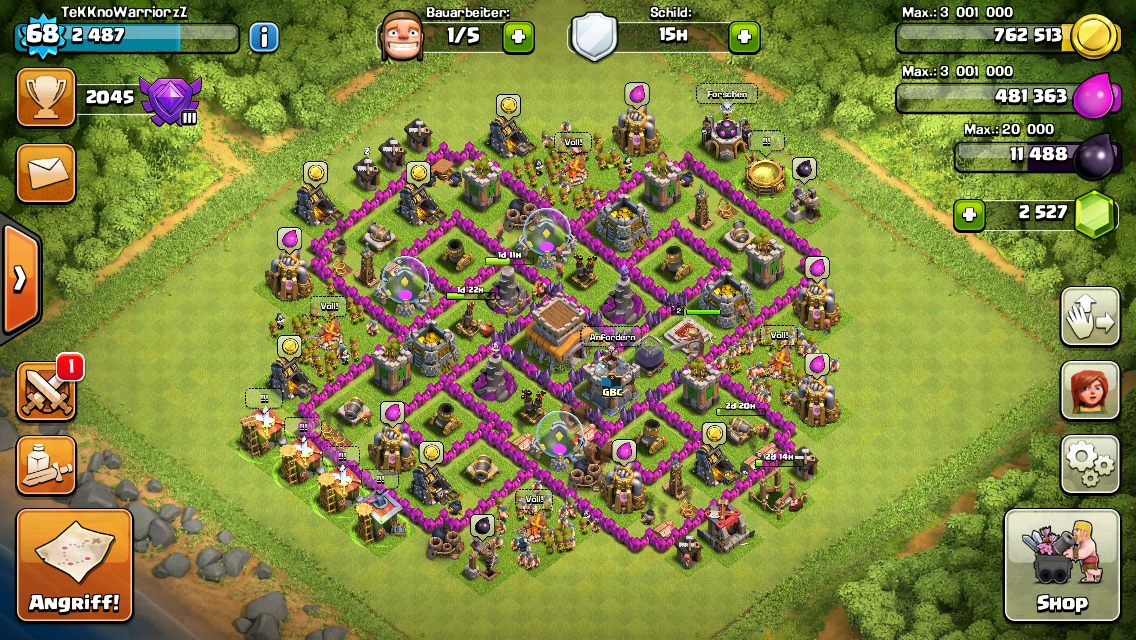Open the Shop
Image resolution: width=1136 pixels, height=640 pixels.
(x=1061, y=565)
